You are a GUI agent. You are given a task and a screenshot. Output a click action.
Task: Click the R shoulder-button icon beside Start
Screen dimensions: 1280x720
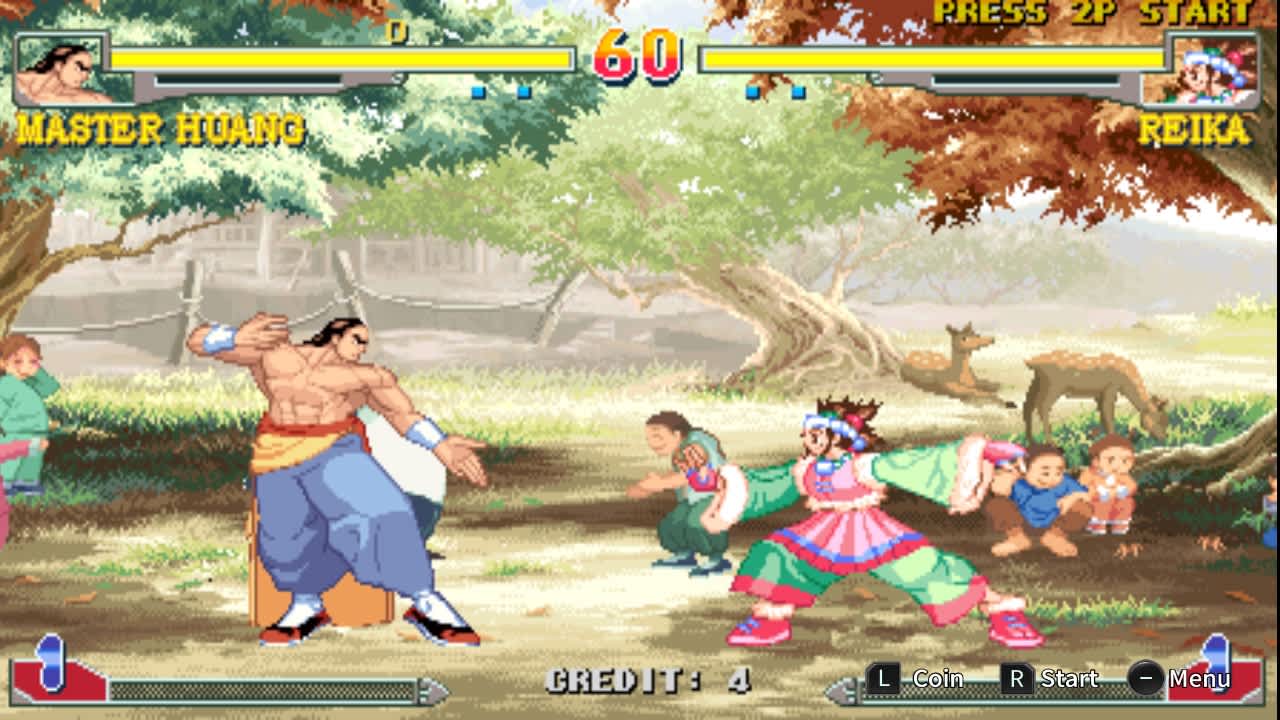(x=1016, y=679)
